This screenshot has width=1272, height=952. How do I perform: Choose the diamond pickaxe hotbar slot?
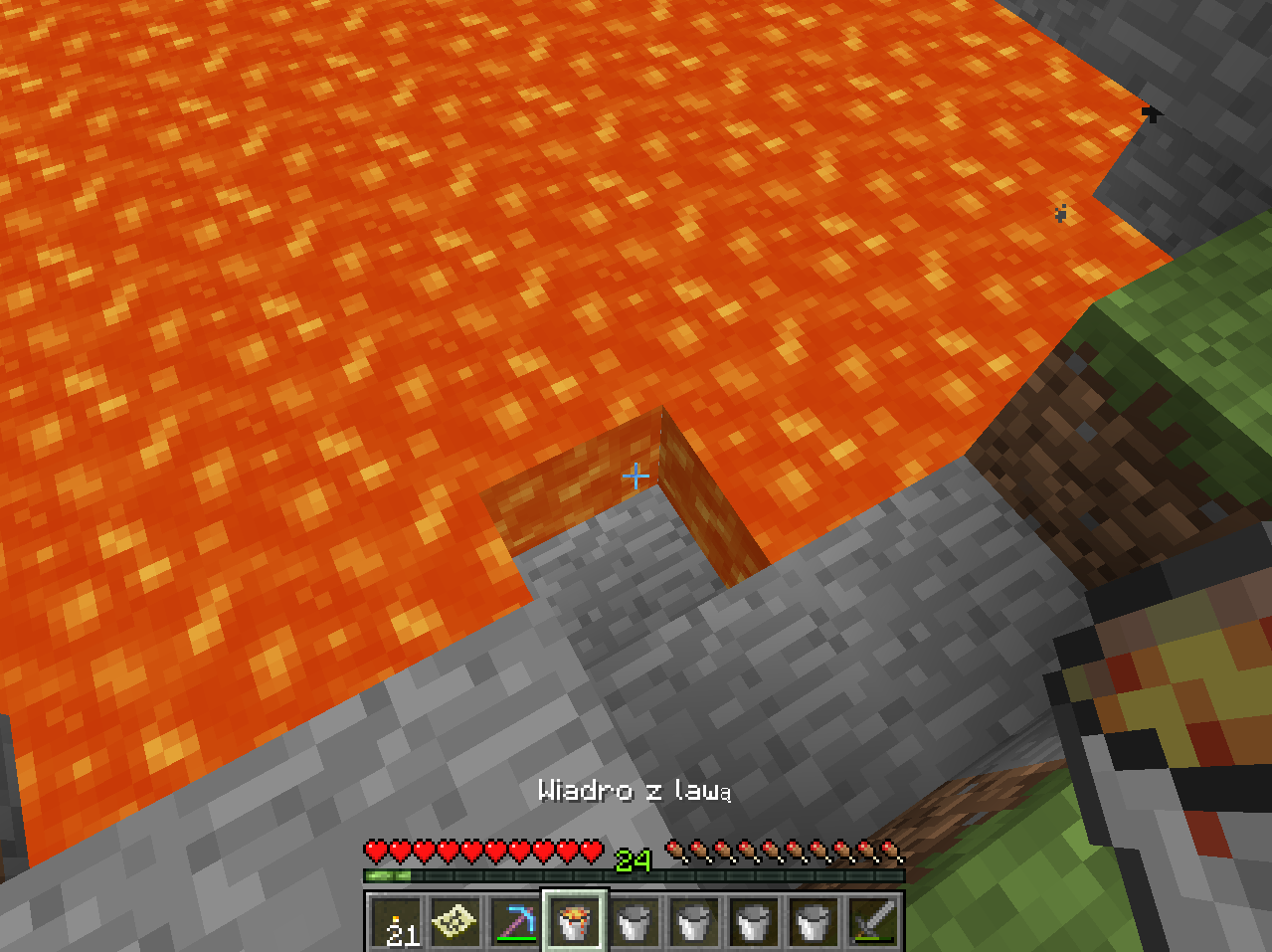coord(515,922)
